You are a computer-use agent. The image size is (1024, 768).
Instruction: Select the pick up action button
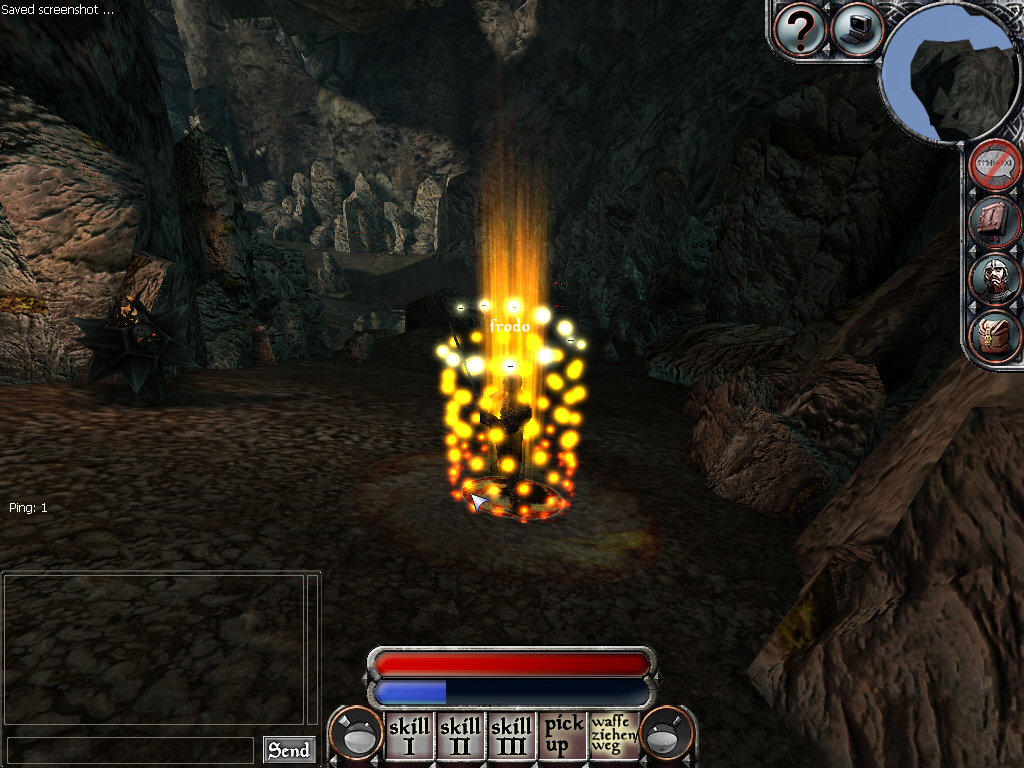(563, 735)
